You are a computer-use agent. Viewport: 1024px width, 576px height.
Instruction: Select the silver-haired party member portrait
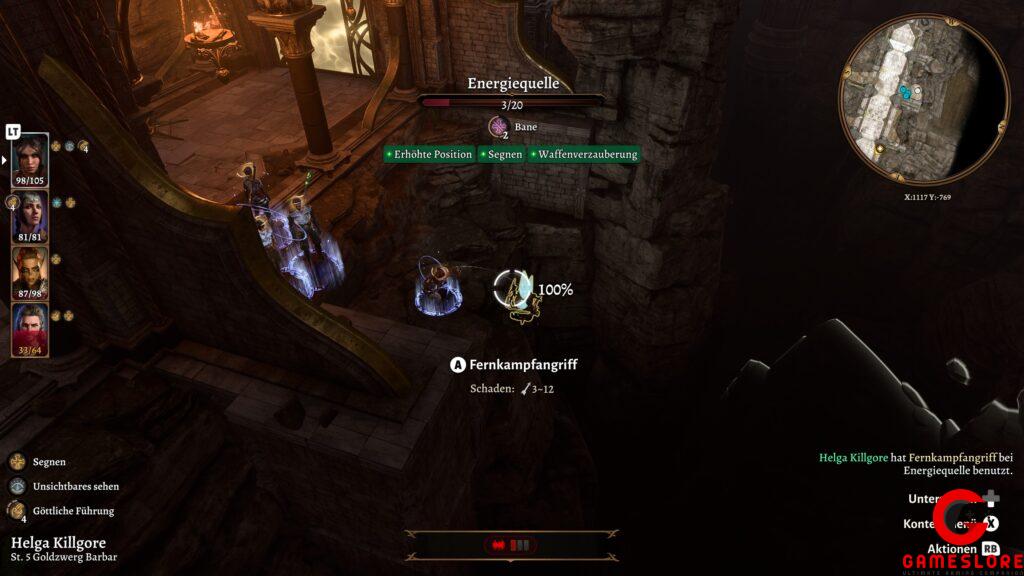(x=29, y=215)
